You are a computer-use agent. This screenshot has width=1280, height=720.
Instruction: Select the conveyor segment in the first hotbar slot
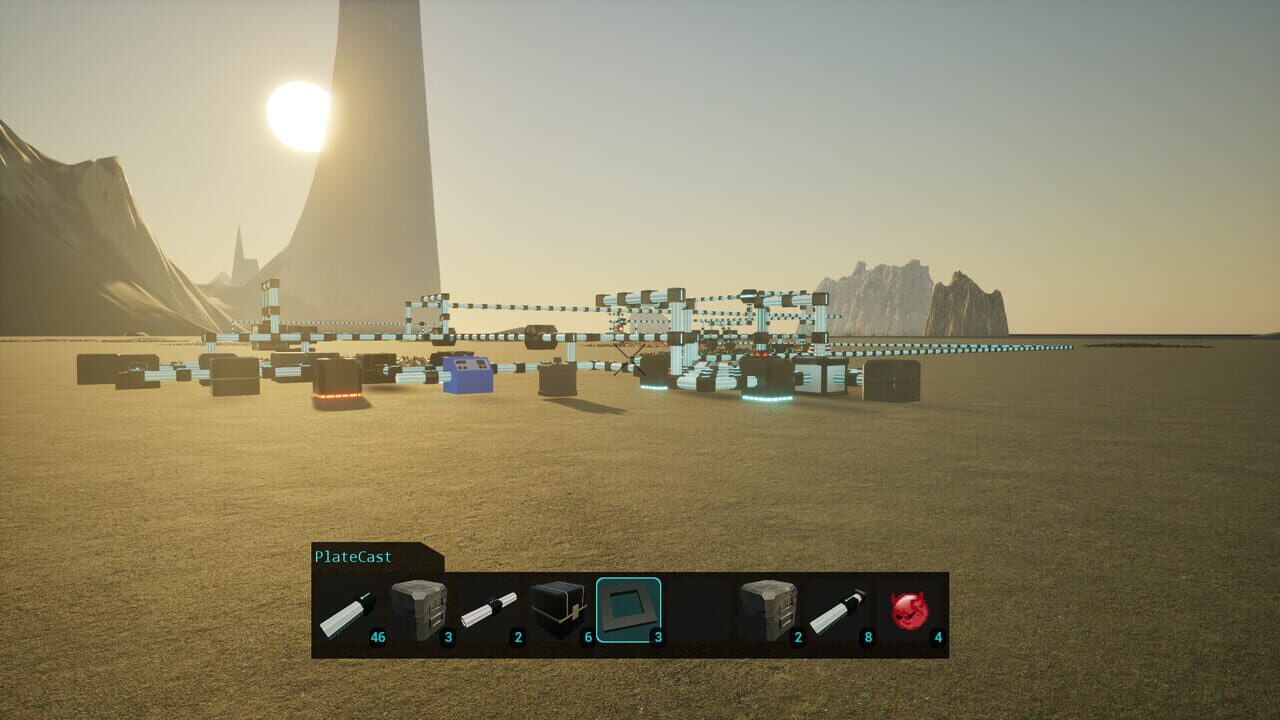tap(347, 610)
